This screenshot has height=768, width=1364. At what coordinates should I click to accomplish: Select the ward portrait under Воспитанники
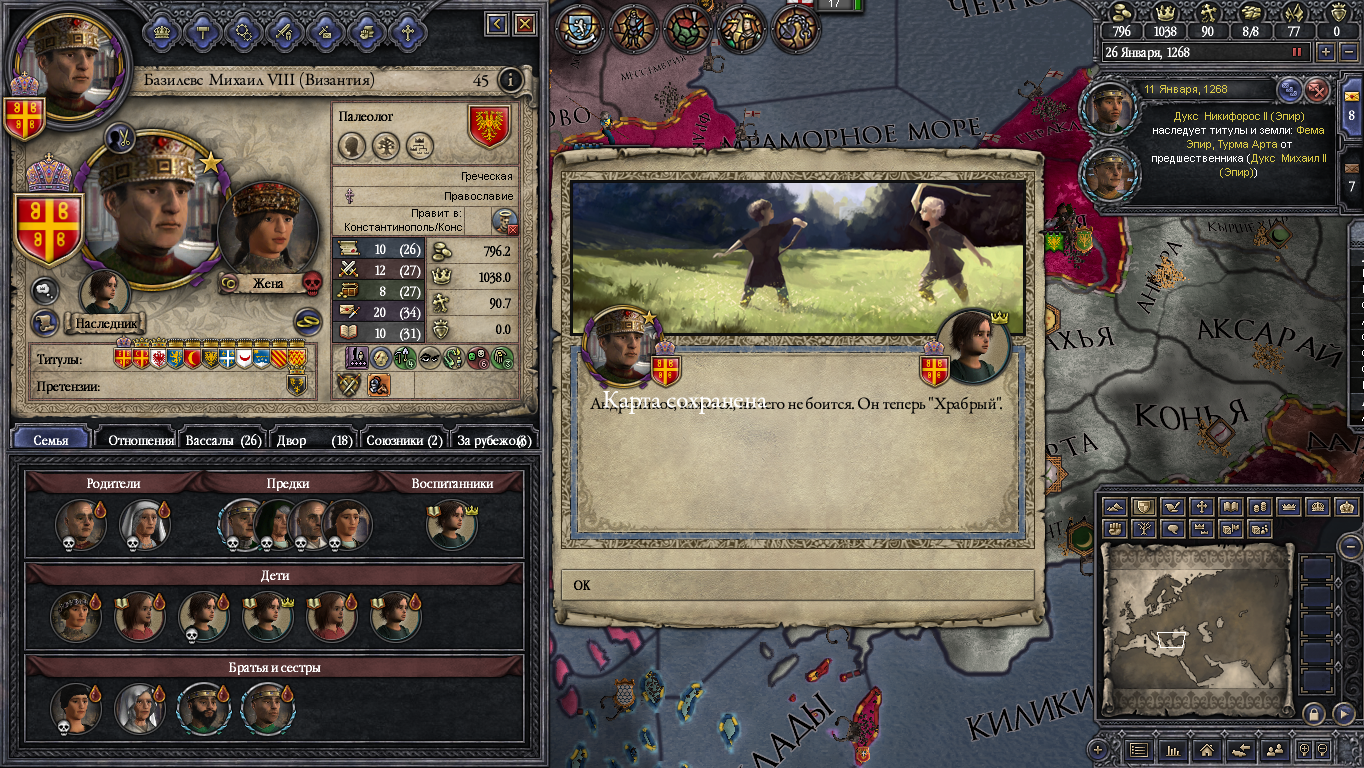451,525
